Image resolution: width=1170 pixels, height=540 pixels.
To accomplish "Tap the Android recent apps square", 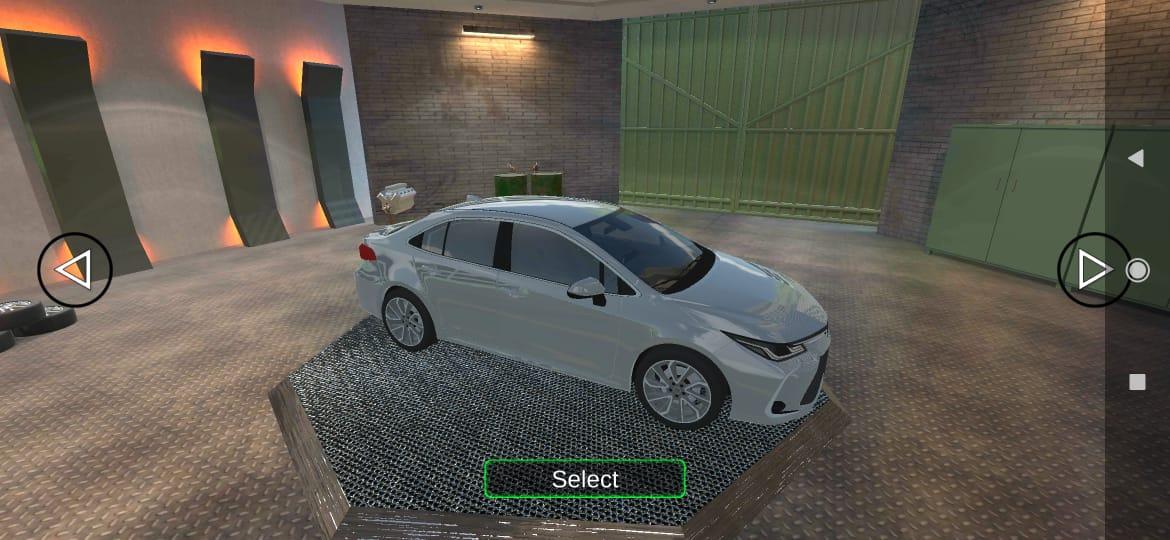I will pyautogui.click(x=1137, y=382).
